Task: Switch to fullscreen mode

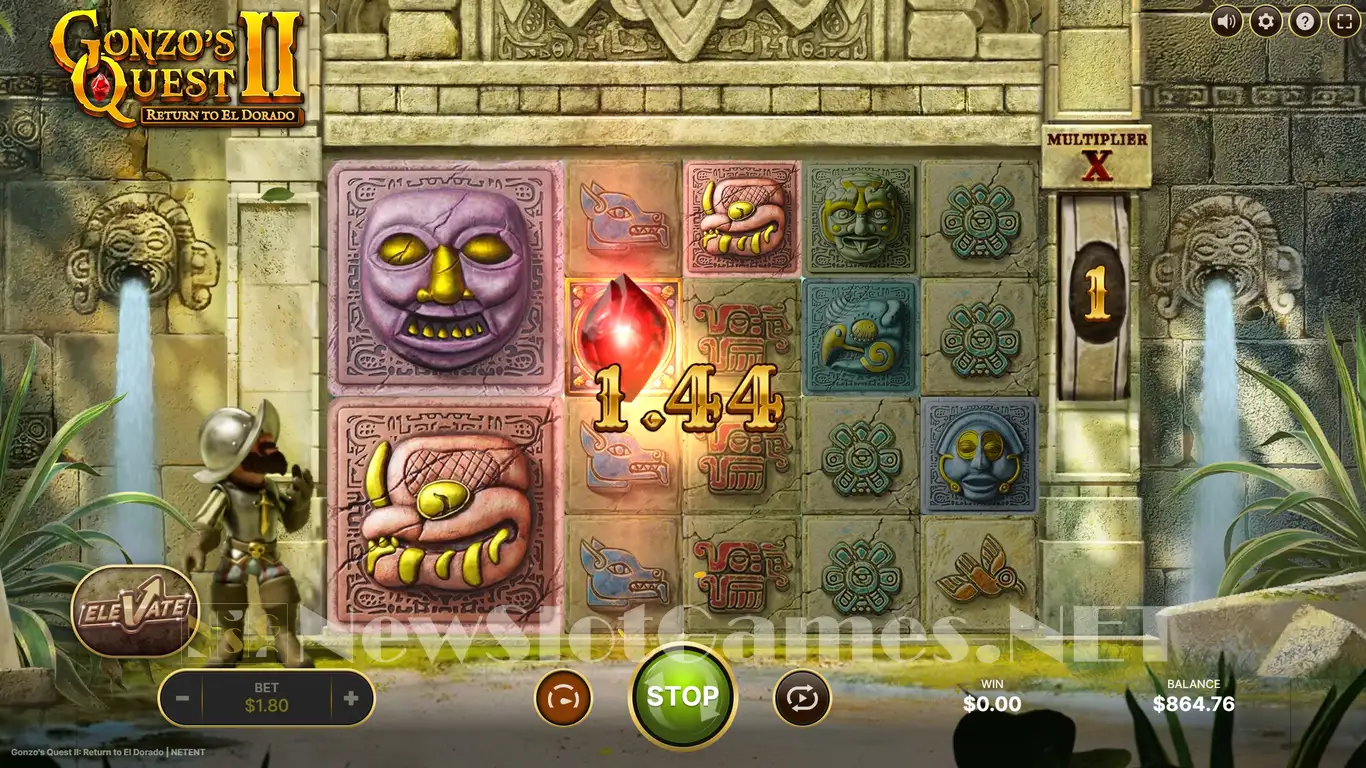Action: pyautogui.click(x=1344, y=21)
